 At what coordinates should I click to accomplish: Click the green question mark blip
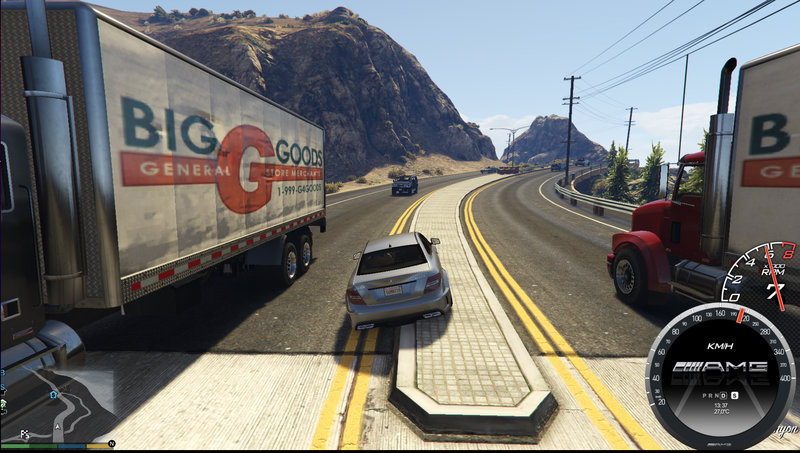(3, 405)
